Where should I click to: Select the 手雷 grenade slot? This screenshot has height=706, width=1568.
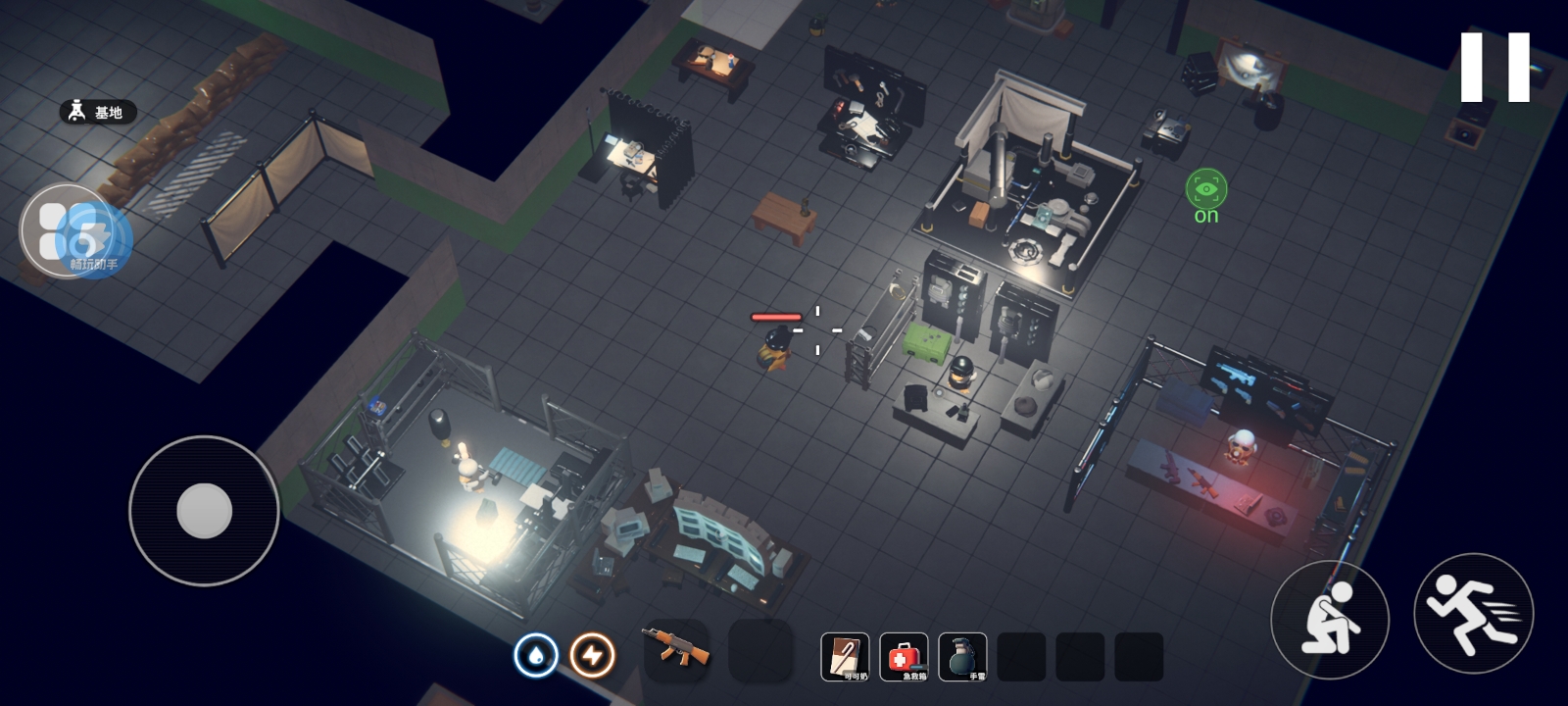click(x=962, y=656)
